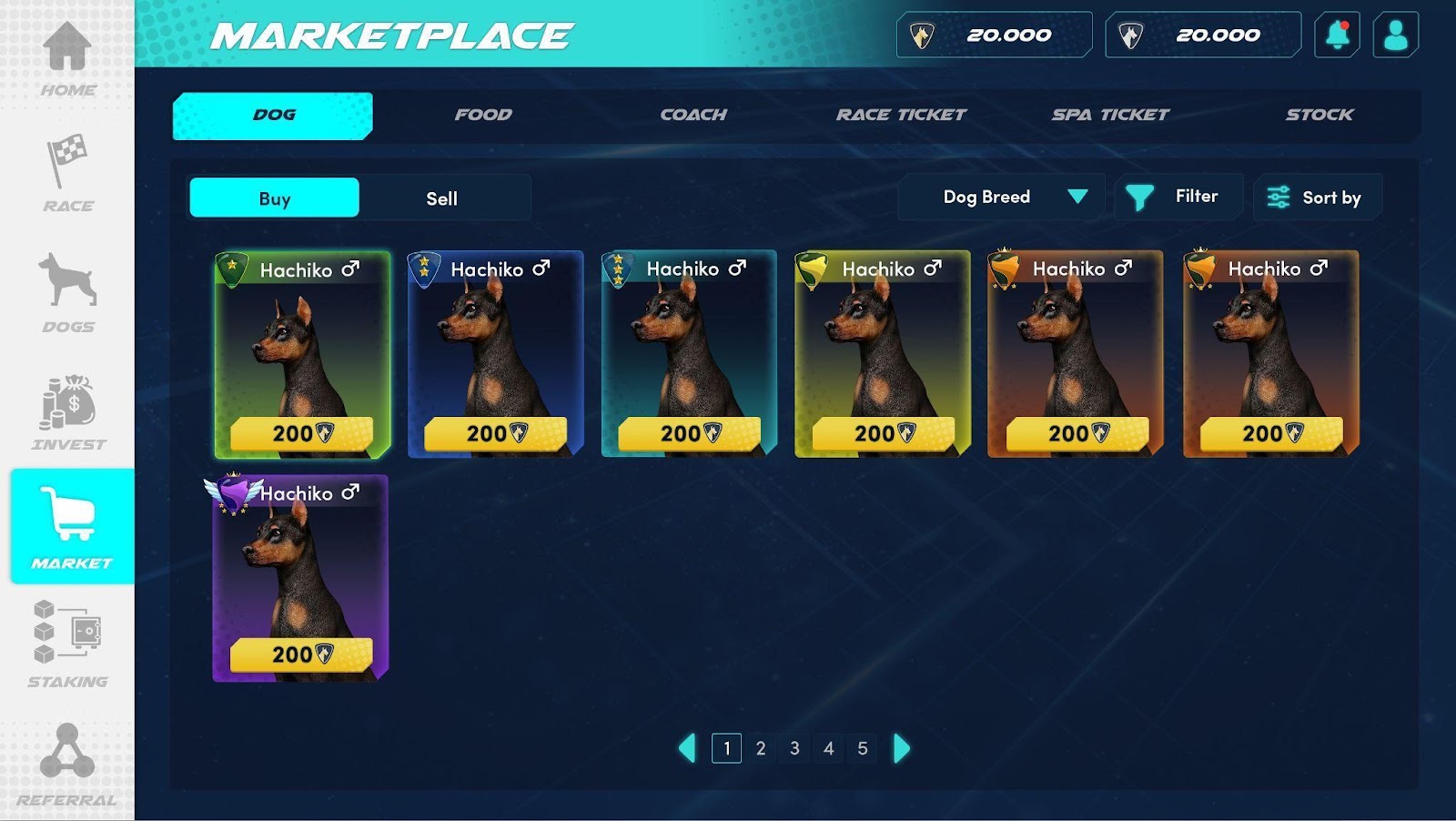Show the Stock tab
Viewport: 1456px width, 821px height.
pyautogui.click(x=1319, y=115)
